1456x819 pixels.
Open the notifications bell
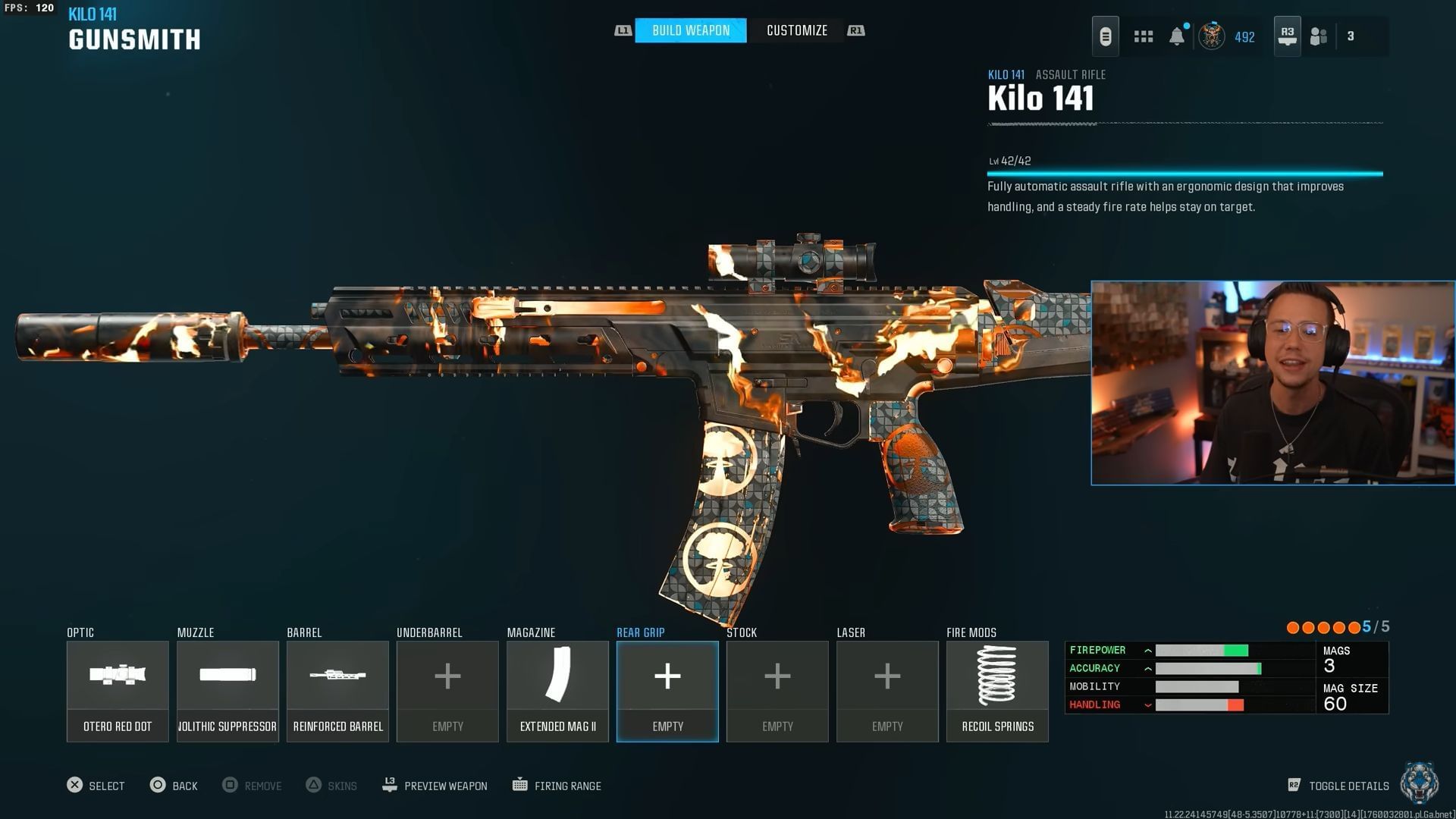click(x=1176, y=36)
